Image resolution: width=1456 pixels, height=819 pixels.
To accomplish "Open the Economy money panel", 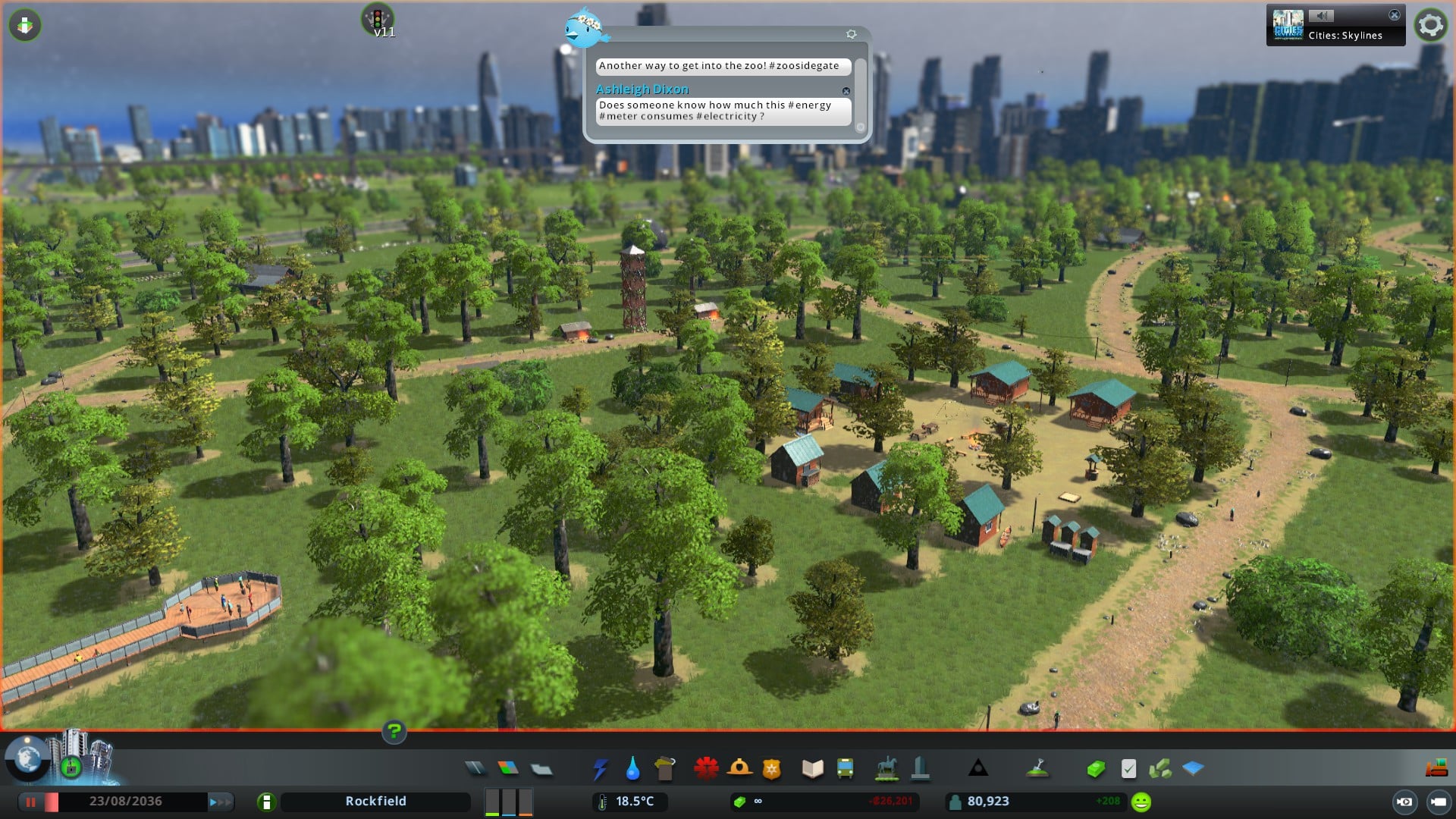I will [1095, 769].
